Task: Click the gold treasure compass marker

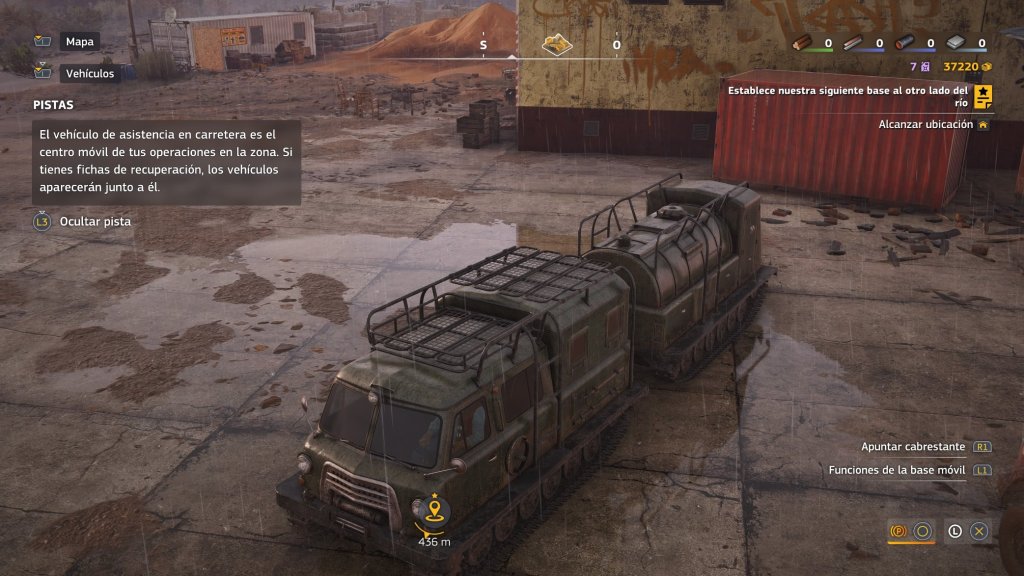Action: (556, 44)
